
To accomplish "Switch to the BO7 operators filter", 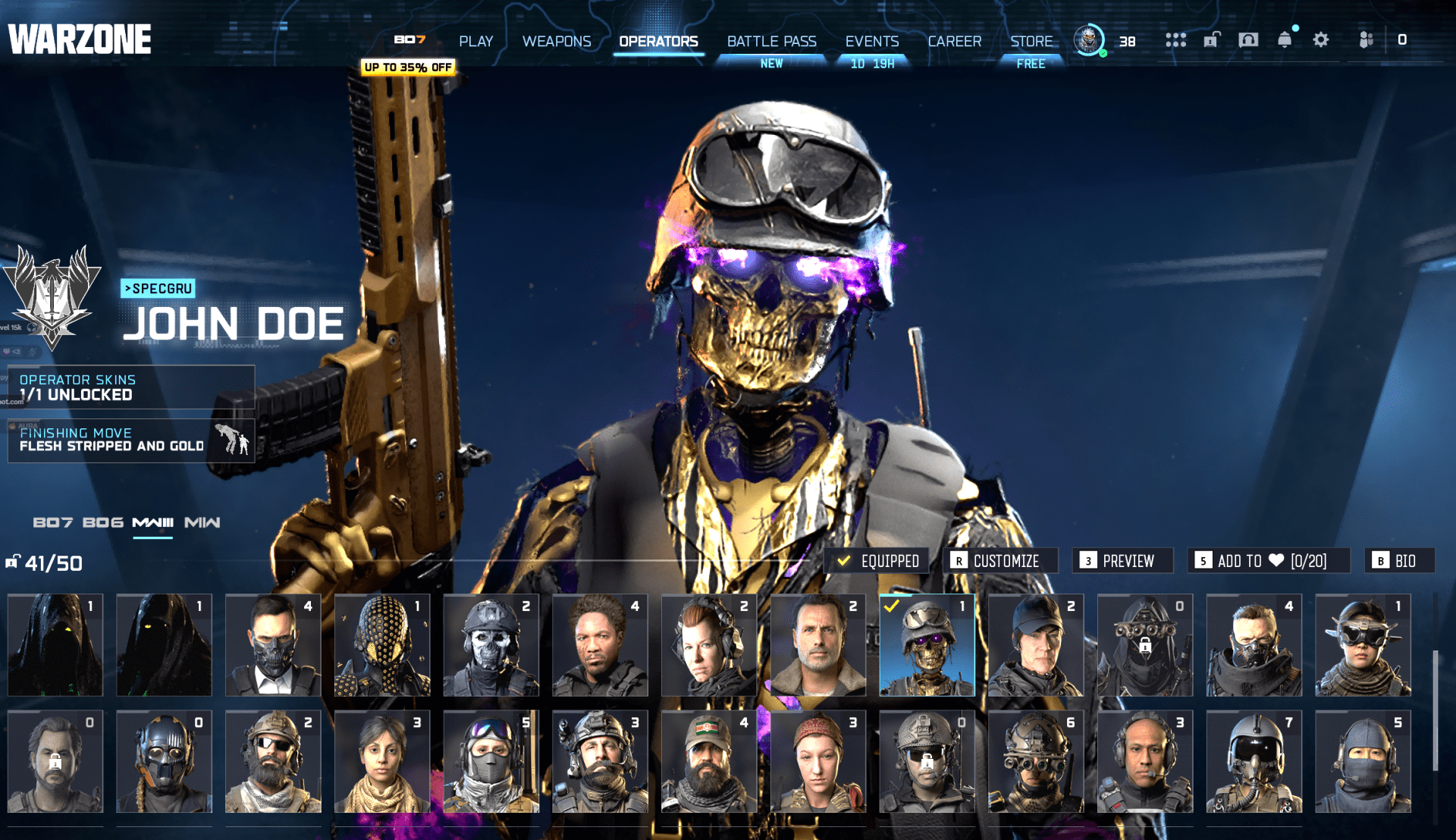I will [52, 522].
